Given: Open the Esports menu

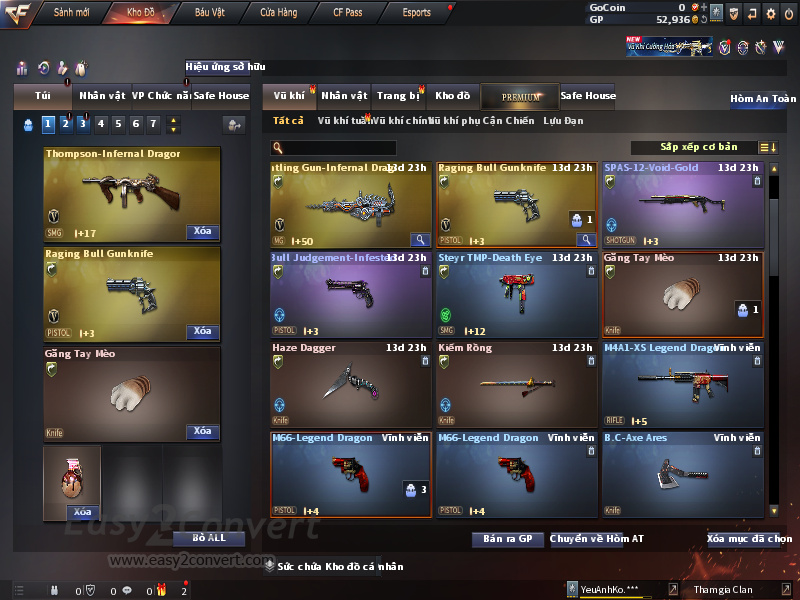Looking at the screenshot, I should (x=416, y=13).
